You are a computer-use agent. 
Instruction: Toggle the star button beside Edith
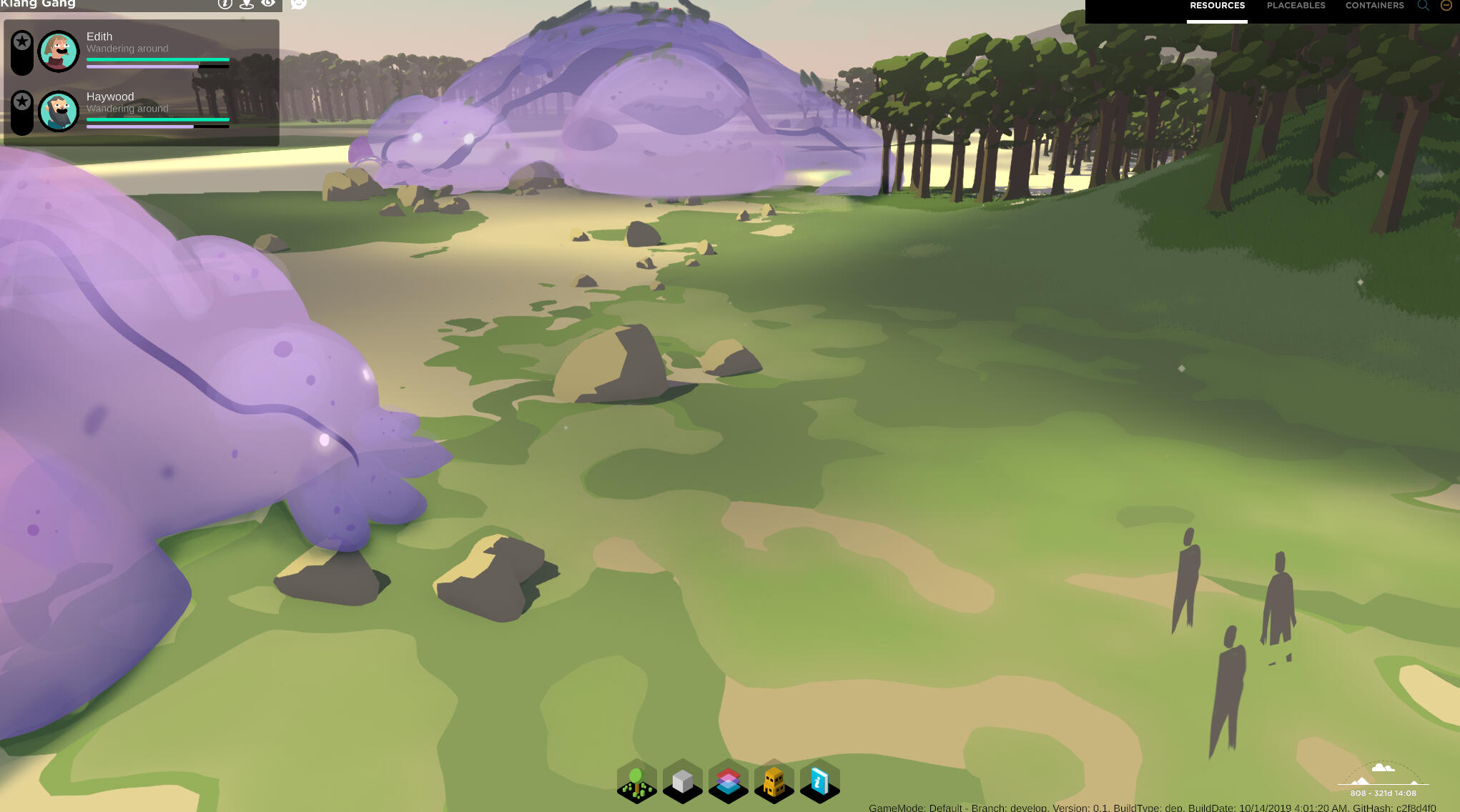(22, 42)
